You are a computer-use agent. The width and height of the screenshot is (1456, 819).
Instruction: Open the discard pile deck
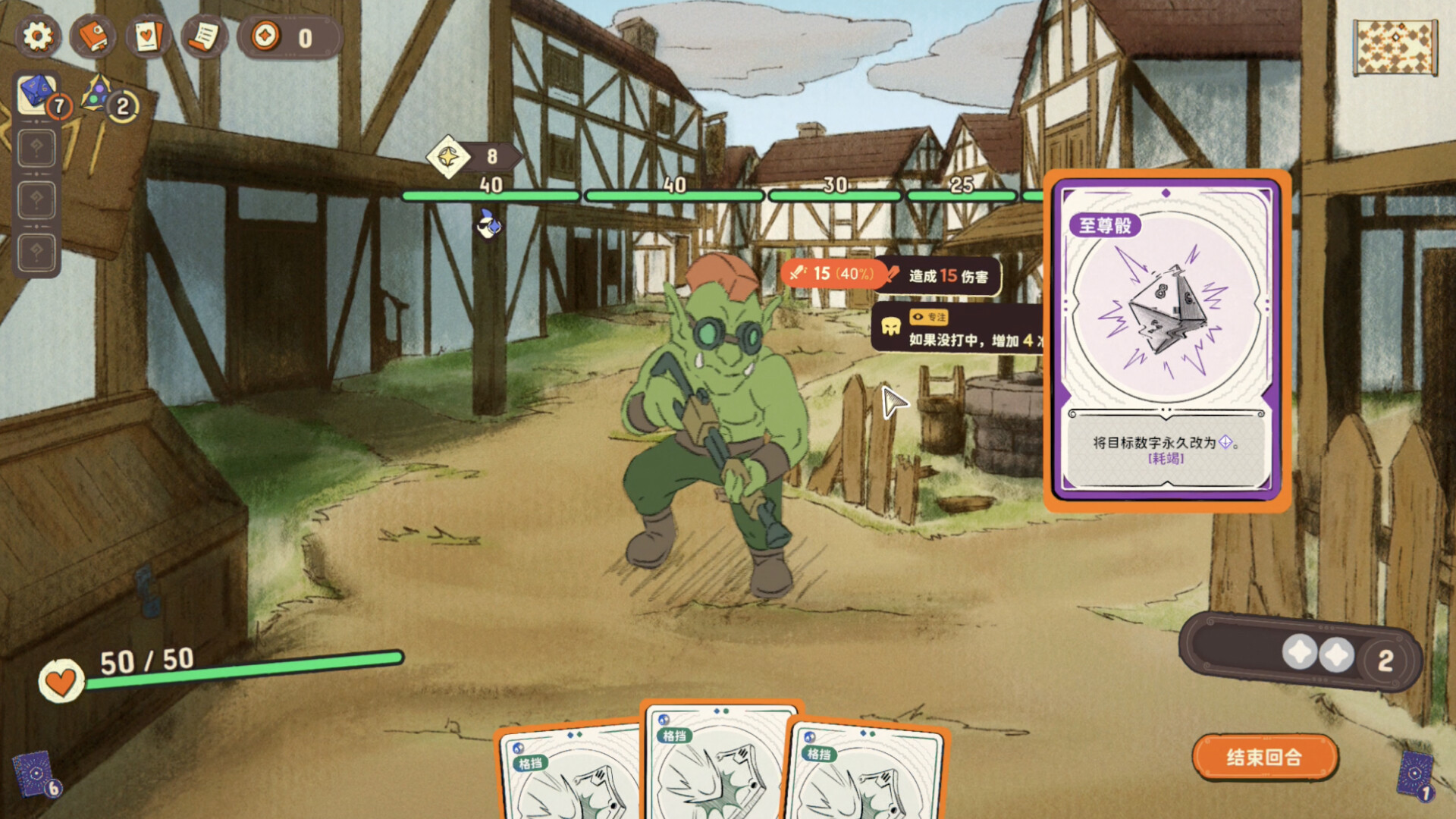(1415, 775)
